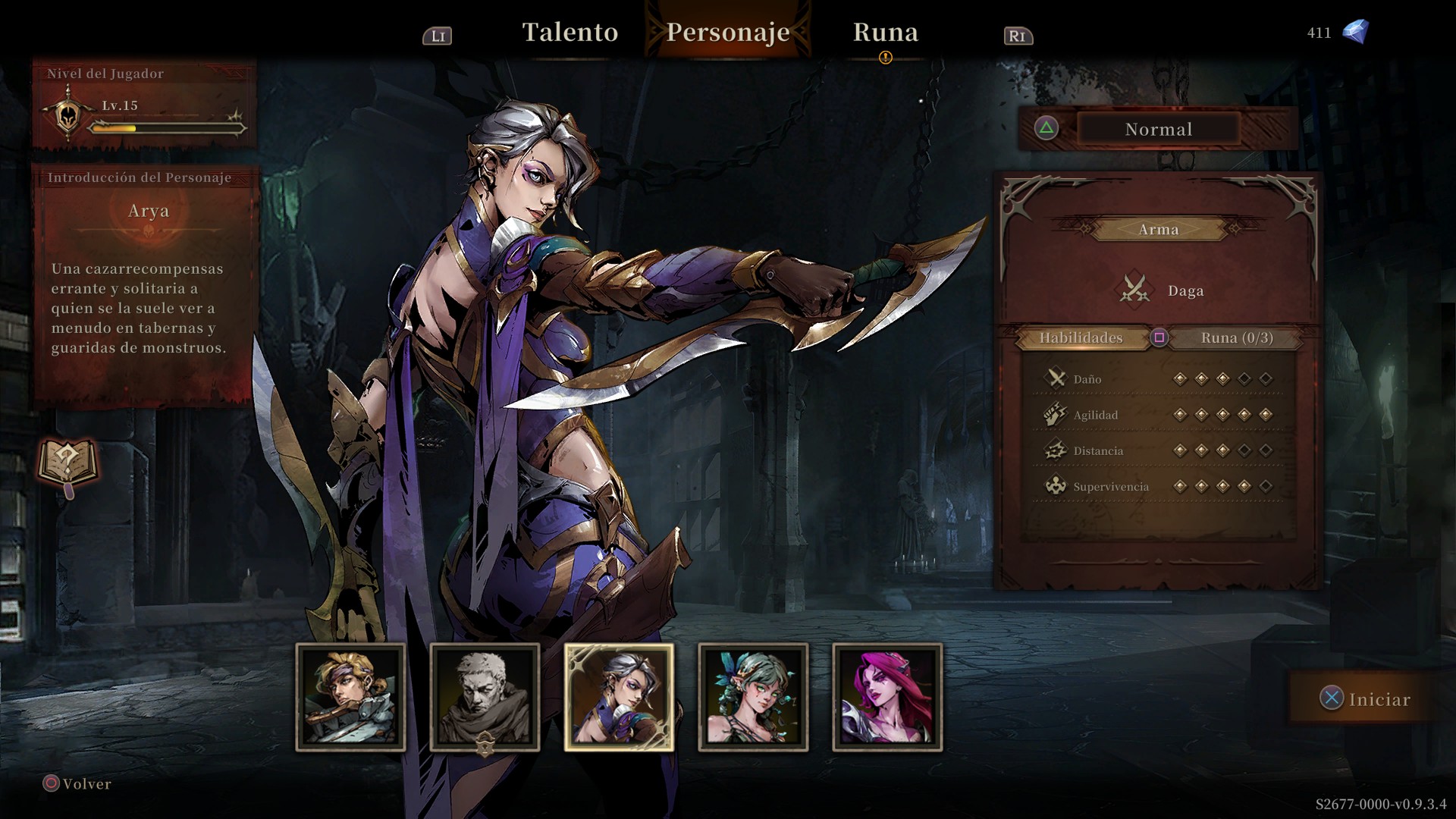Go back with Volver
Image resolution: width=1456 pixels, height=819 pixels.
point(77,783)
